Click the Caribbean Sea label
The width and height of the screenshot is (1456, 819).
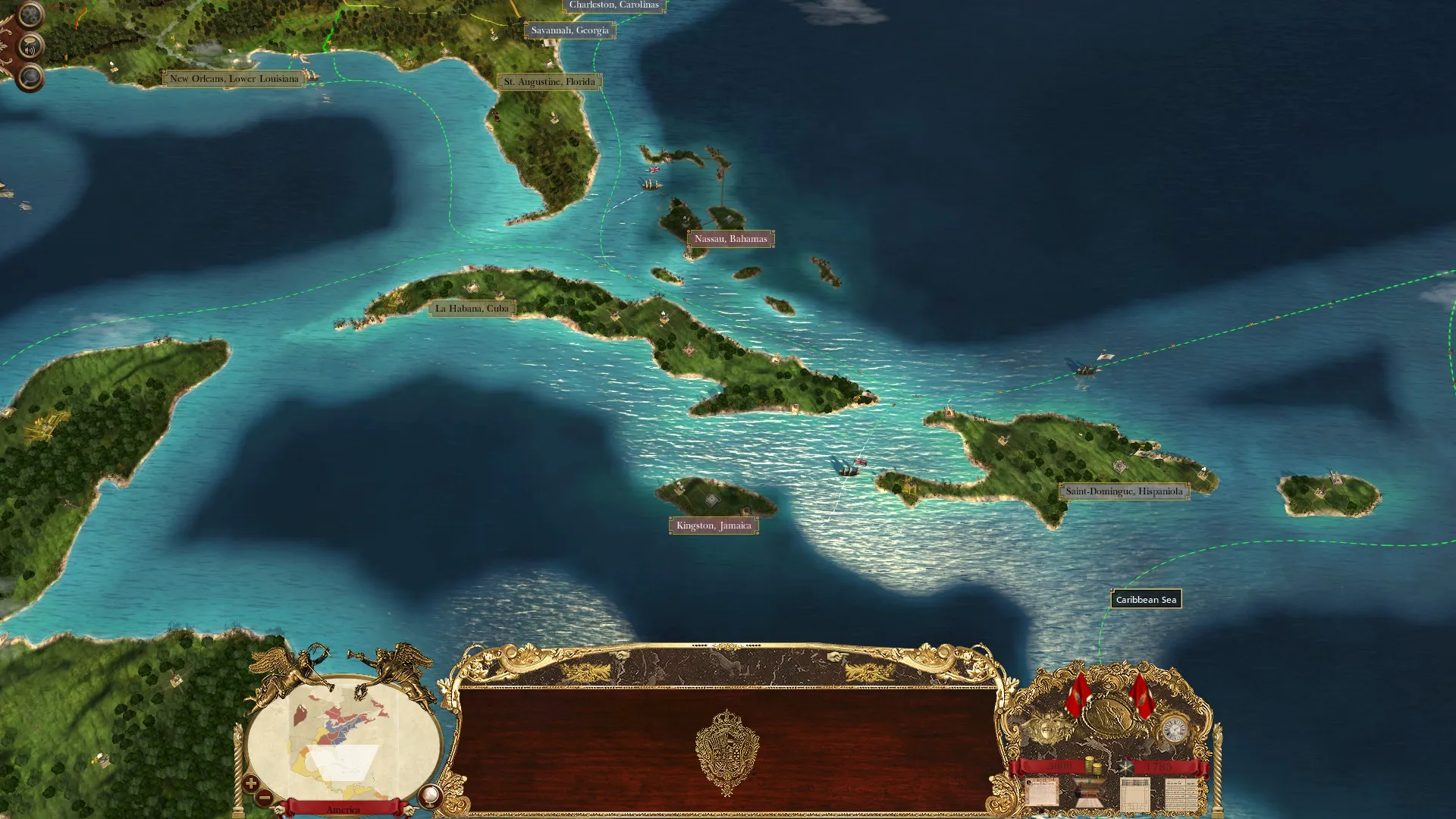coord(1145,598)
